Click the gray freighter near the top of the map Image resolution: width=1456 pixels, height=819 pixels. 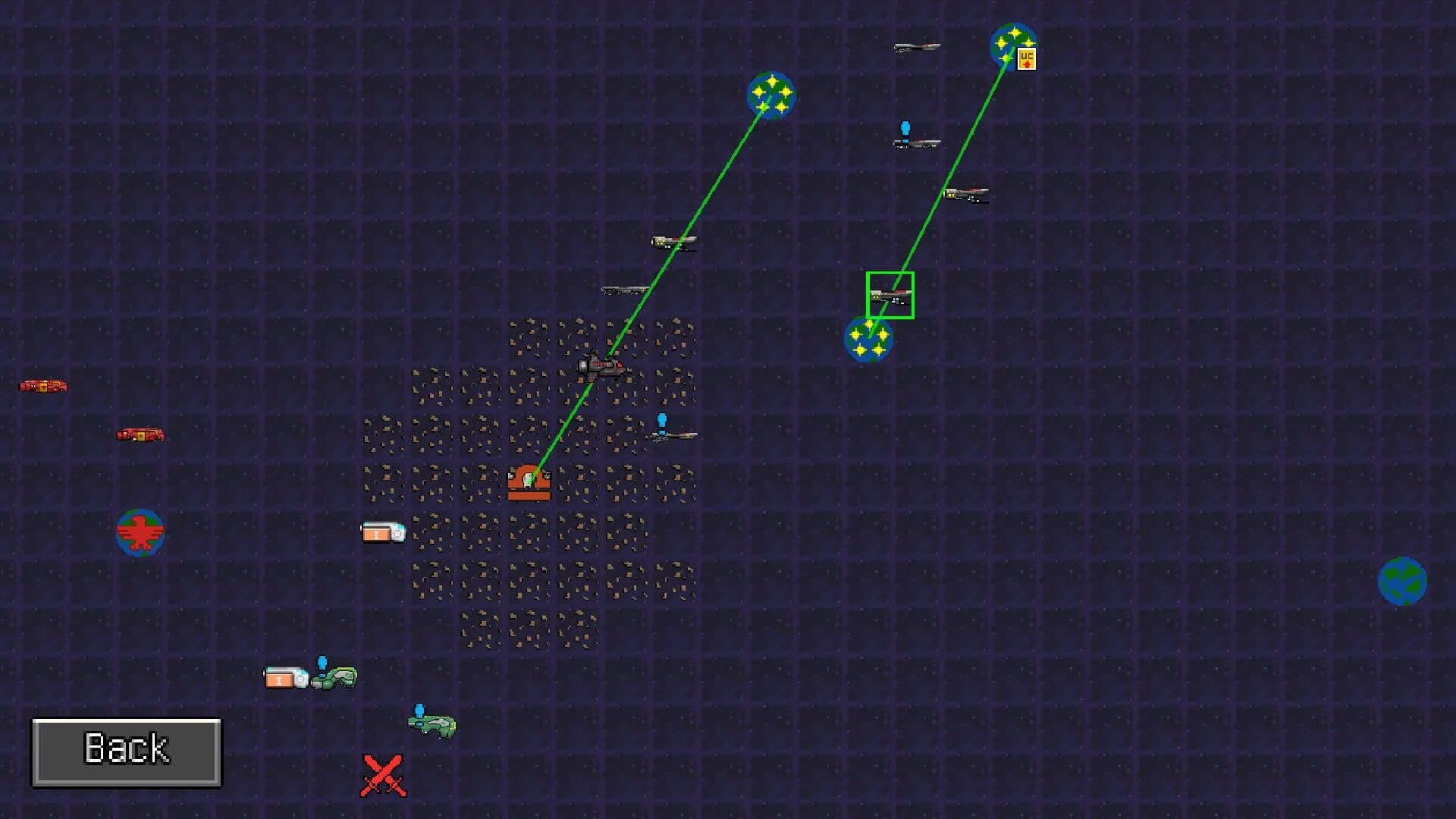915,49
